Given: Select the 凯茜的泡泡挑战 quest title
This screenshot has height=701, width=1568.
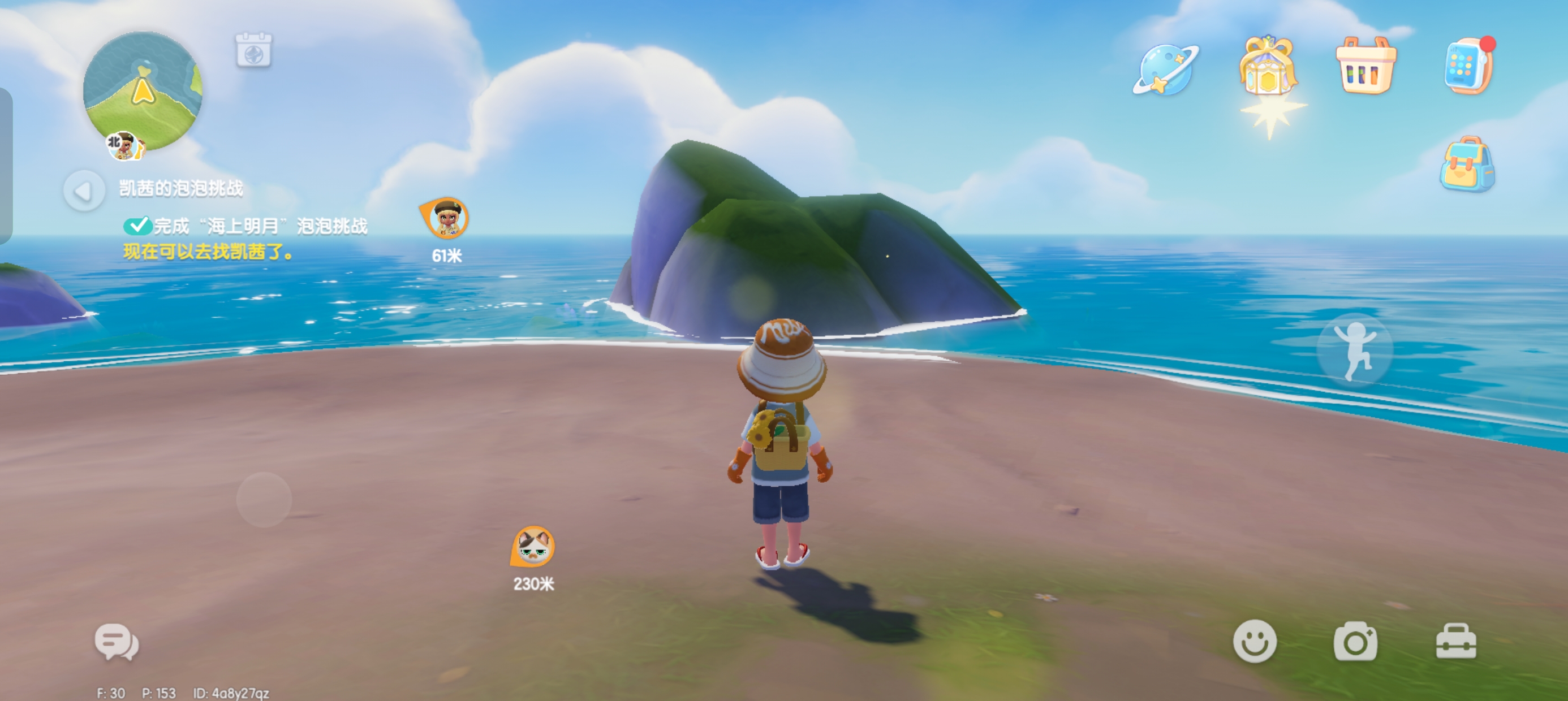Looking at the screenshot, I should coord(181,189).
